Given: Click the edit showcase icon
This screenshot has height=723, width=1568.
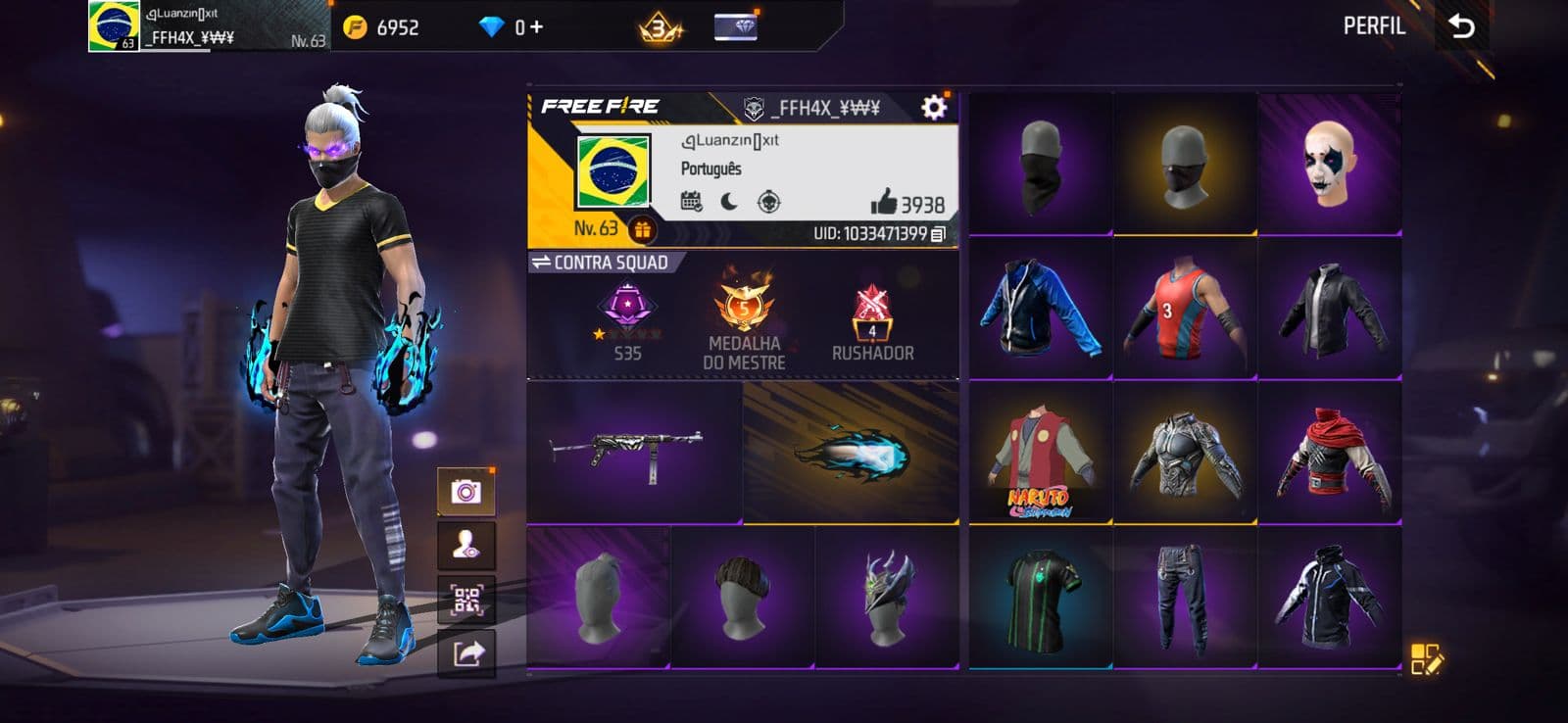Looking at the screenshot, I should pos(1426,659).
